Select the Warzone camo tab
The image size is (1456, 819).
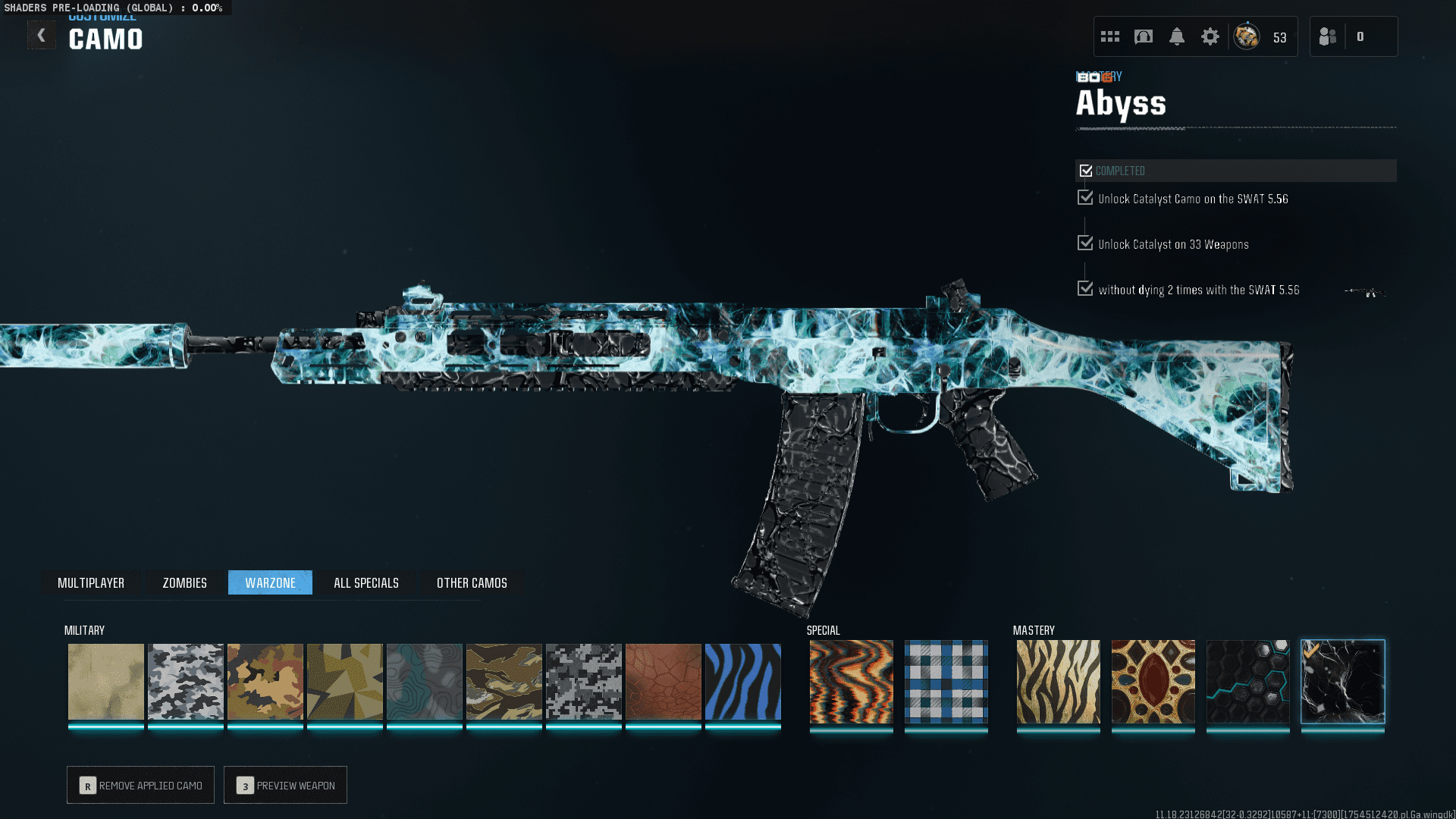(x=270, y=582)
